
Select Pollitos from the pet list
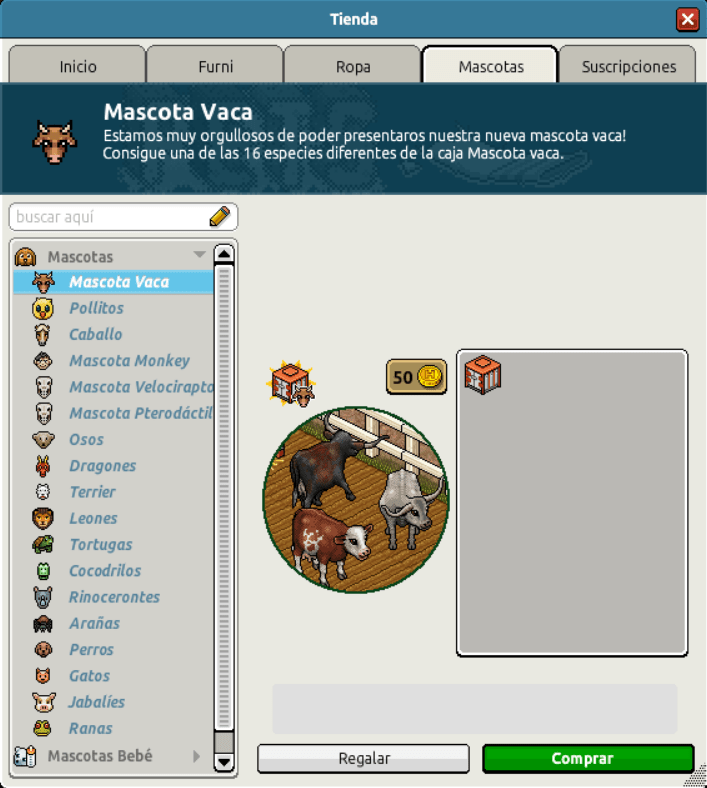(x=97, y=308)
